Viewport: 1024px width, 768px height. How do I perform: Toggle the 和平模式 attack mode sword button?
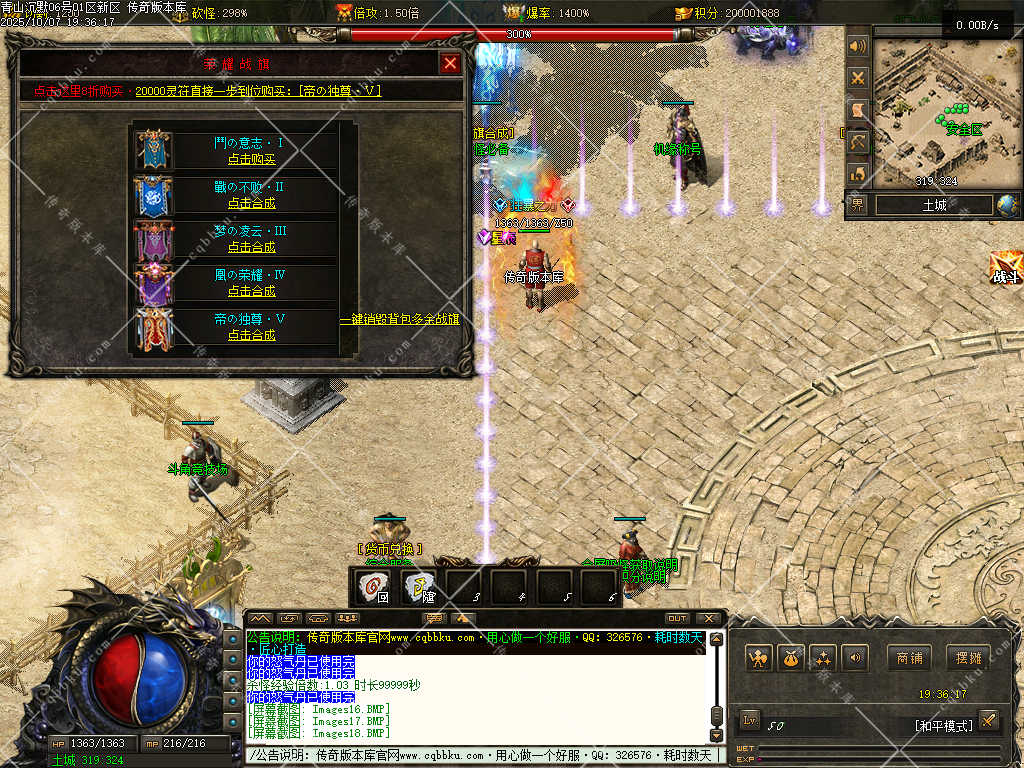tap(988, 720)
